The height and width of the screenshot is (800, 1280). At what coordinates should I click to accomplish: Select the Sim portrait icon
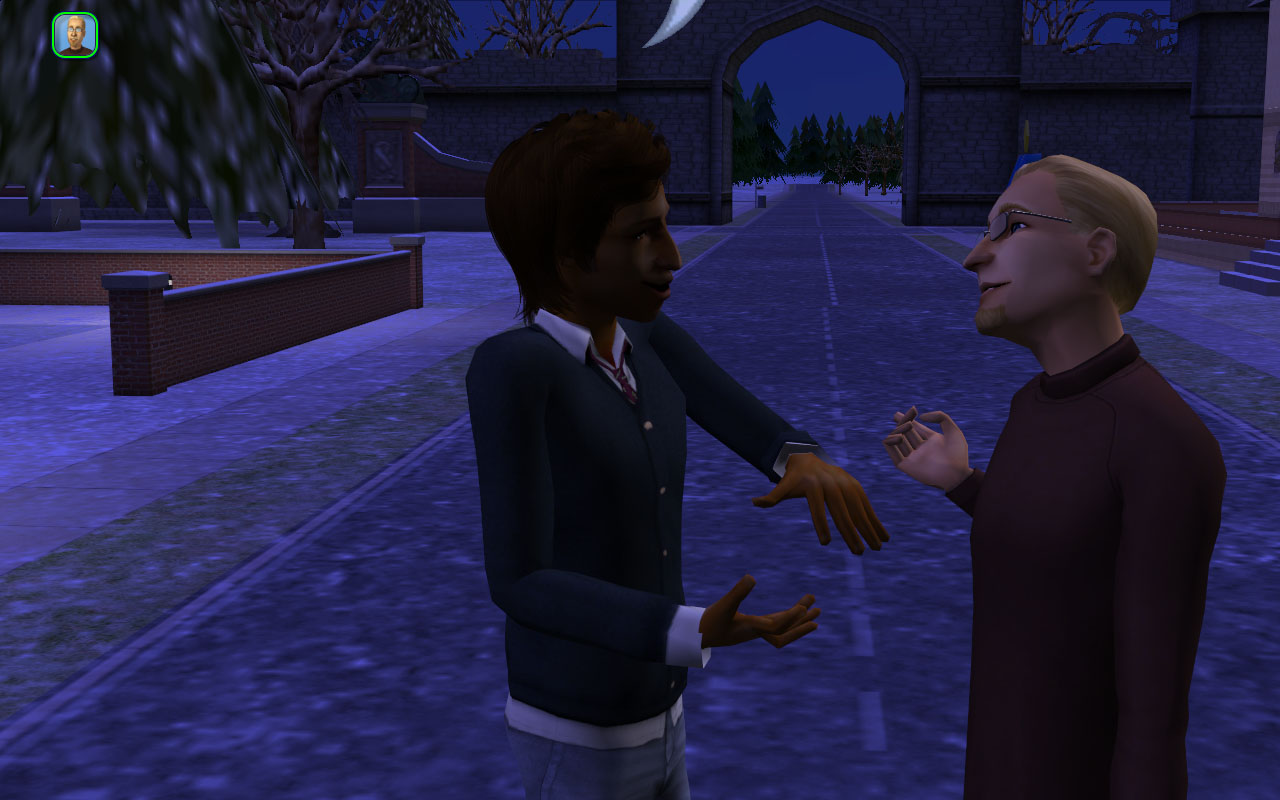[x=75, y=35]
